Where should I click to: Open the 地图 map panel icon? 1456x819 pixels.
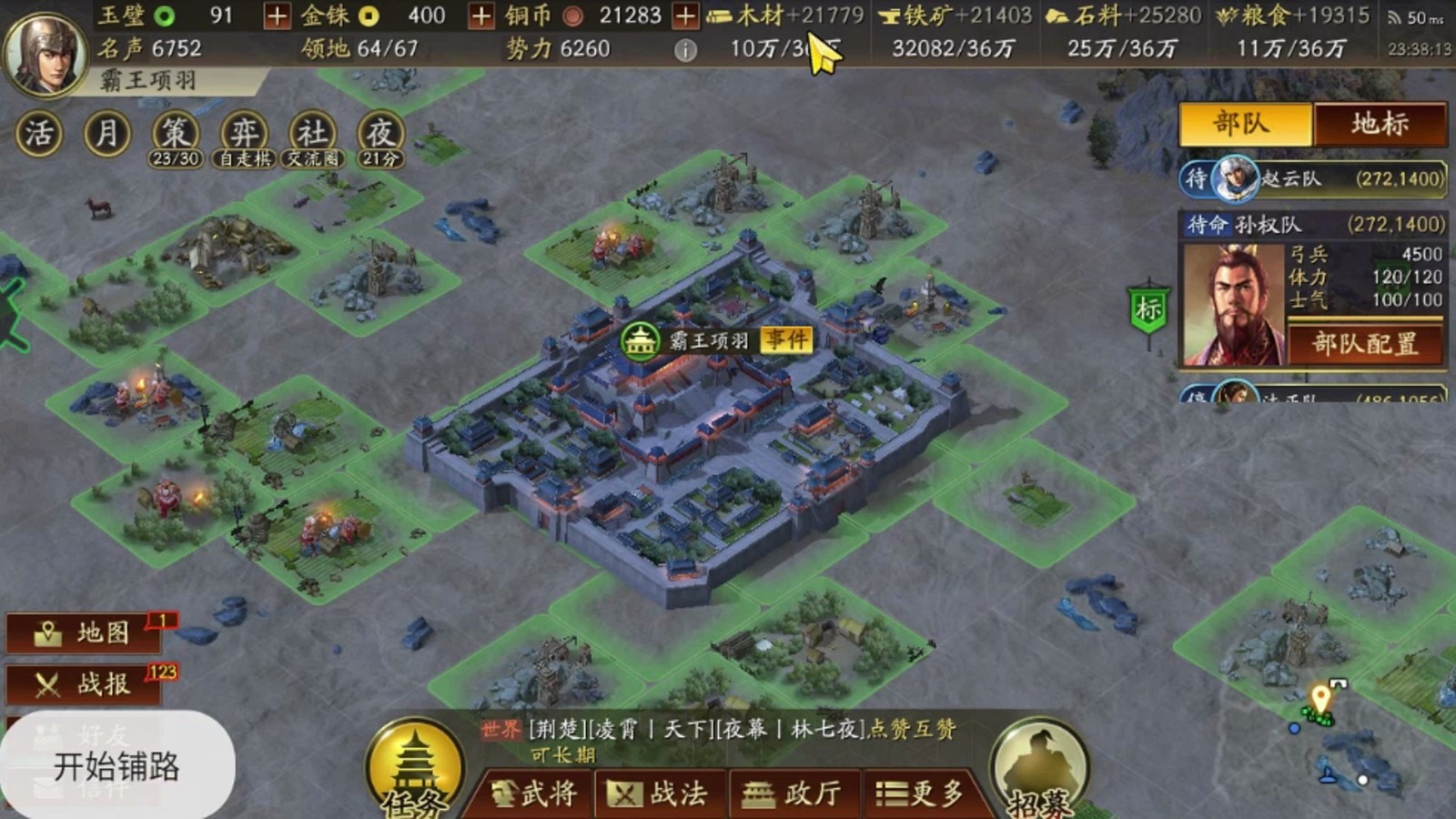(x=82, y=632)
